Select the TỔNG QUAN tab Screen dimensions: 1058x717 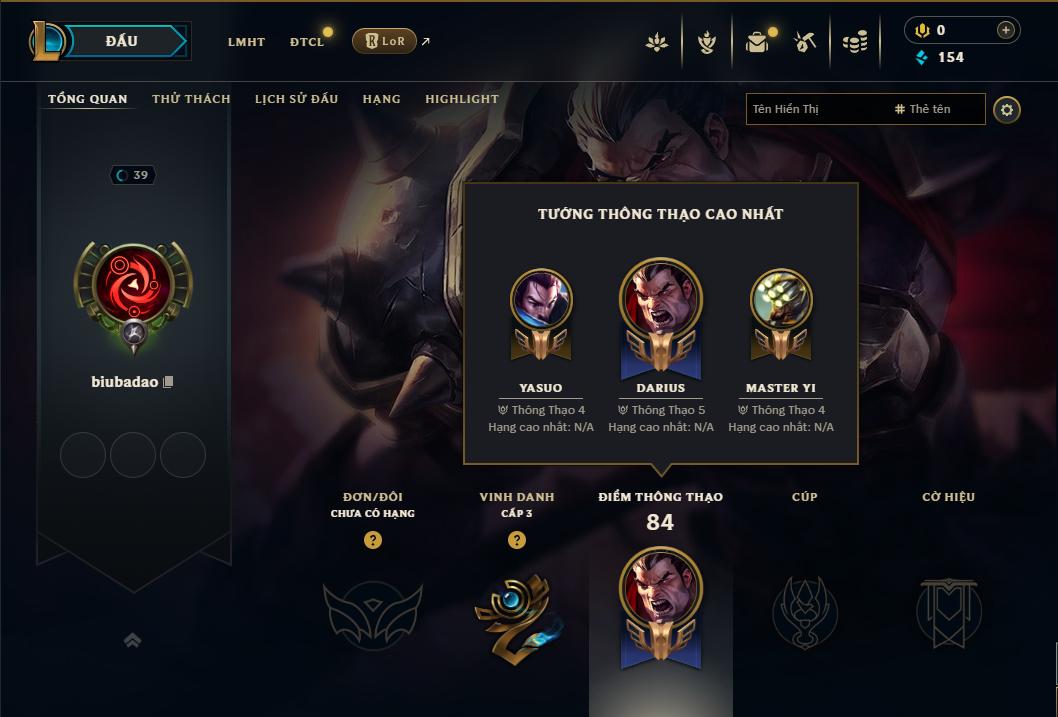point(88,99)
